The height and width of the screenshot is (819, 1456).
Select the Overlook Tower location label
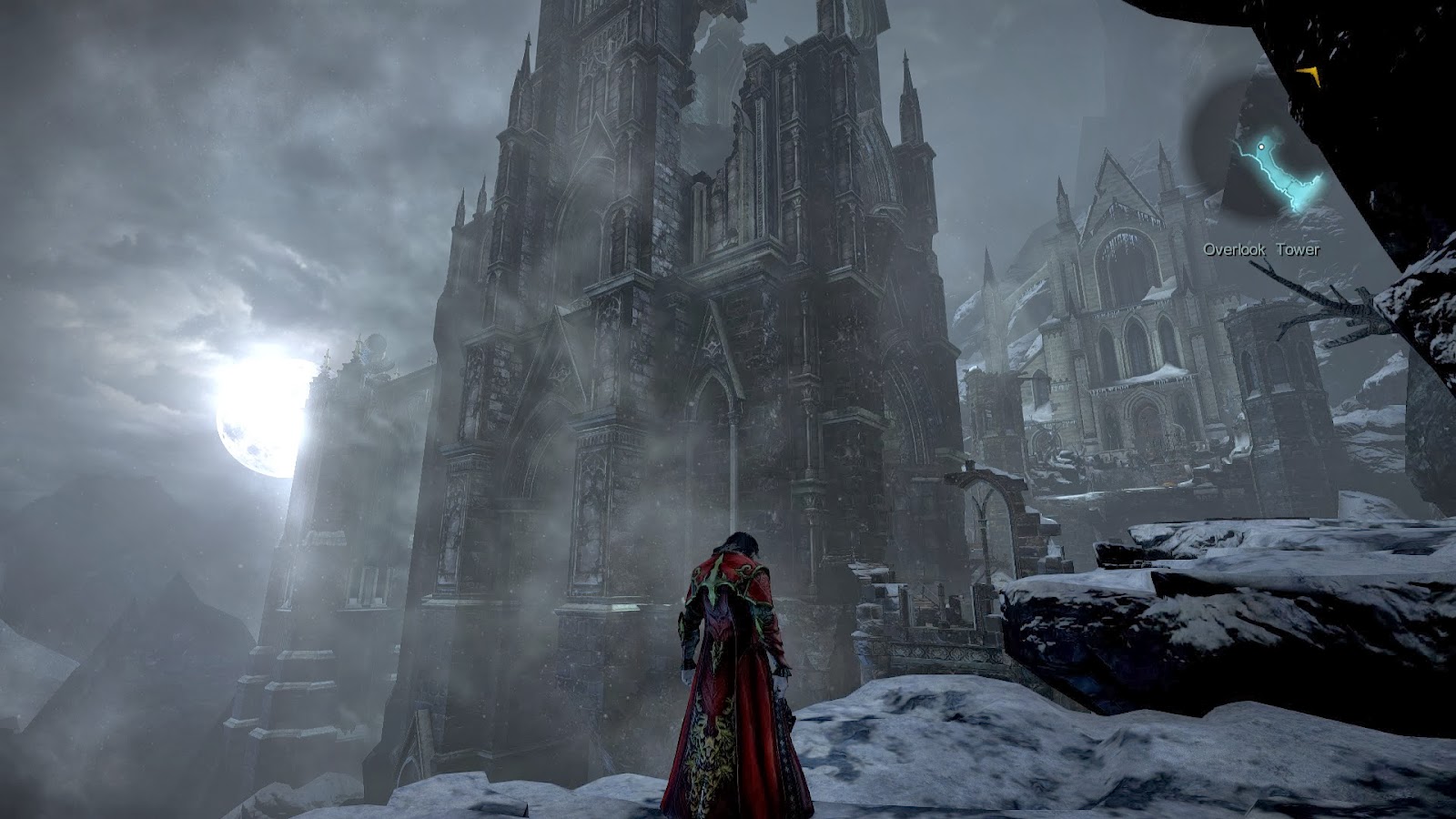[x=1263, y=248]
